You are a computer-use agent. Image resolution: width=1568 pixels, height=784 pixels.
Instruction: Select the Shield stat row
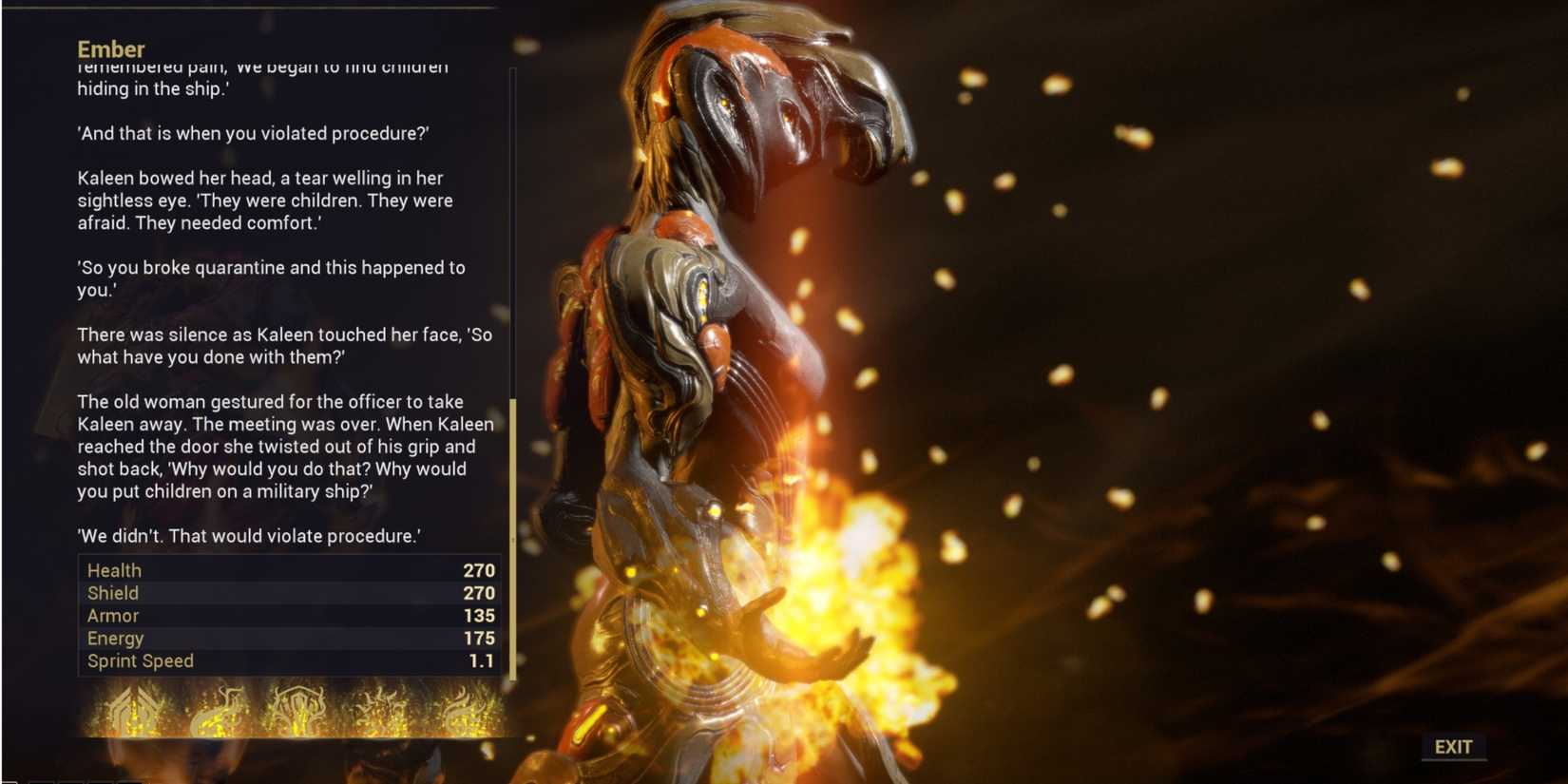click(285, 593)
